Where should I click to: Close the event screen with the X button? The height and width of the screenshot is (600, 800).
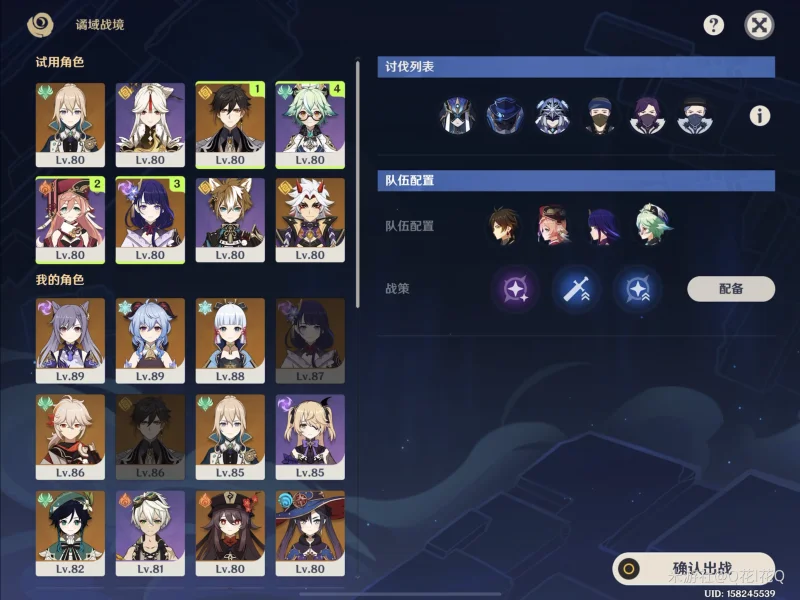click(x=760, y=26)
